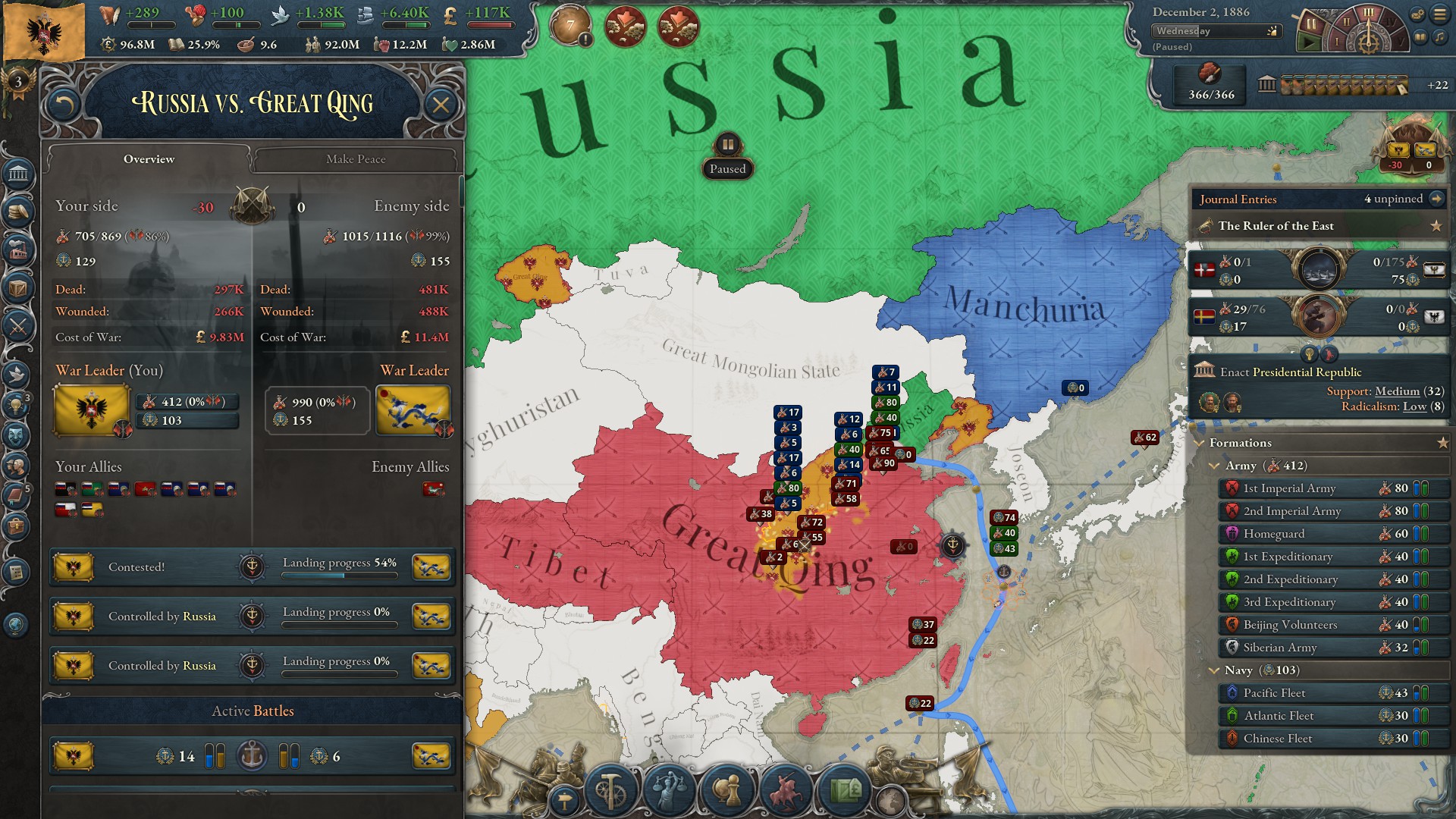Switch to the Make Peace tab

356,159
